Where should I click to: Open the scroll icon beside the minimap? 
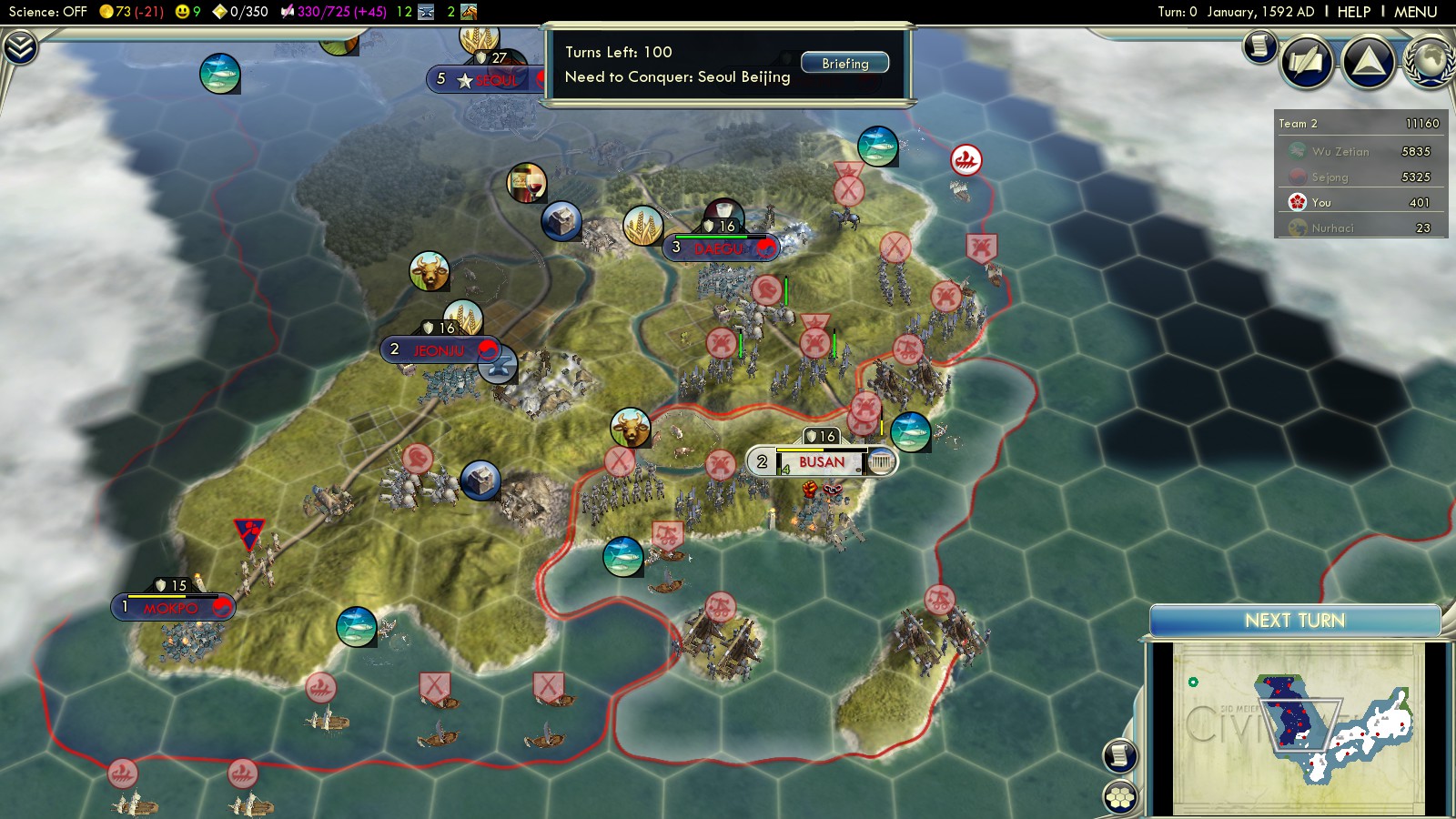[1120, 754]
